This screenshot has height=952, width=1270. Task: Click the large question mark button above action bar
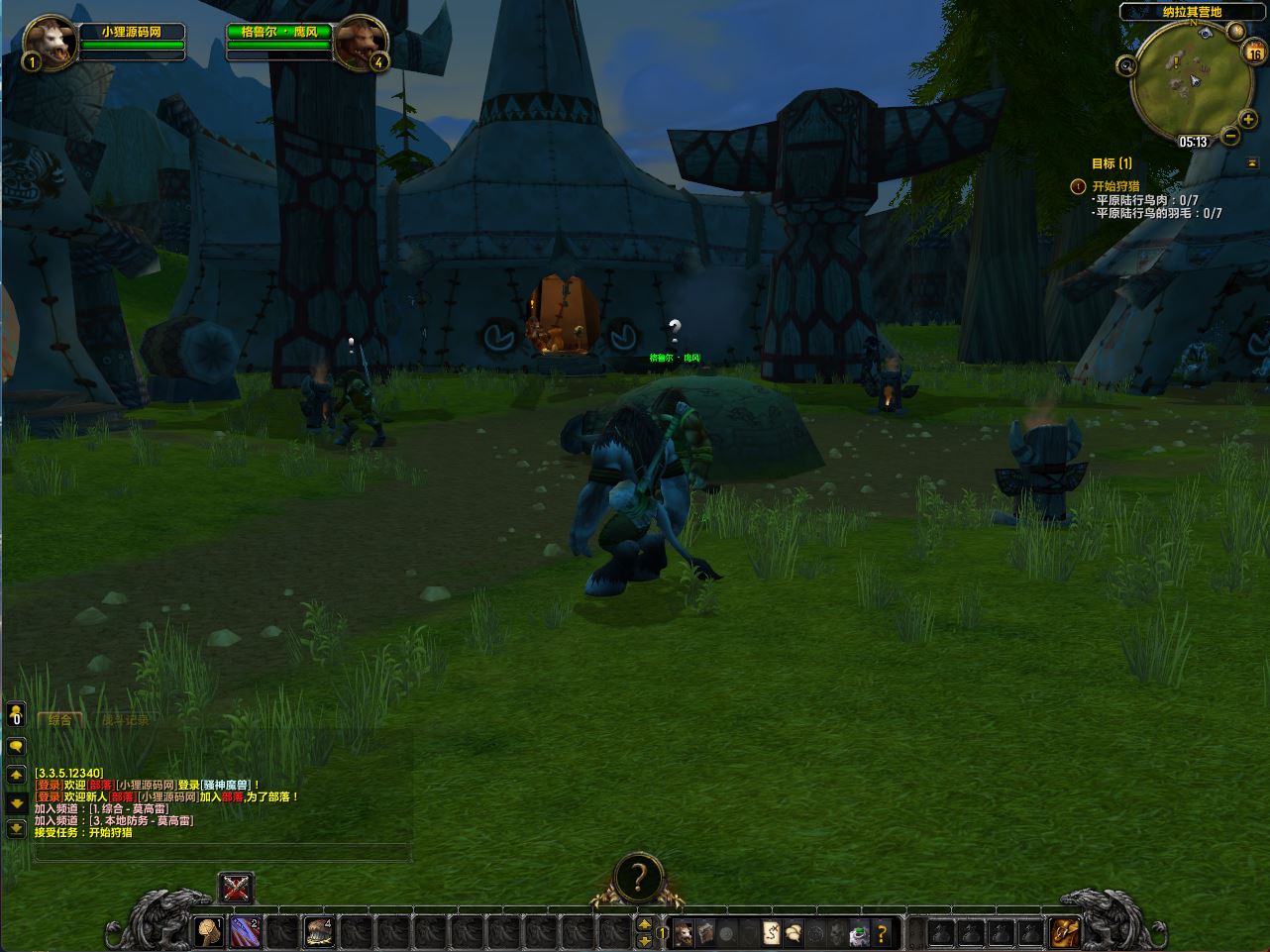click(x=639, y=878)
